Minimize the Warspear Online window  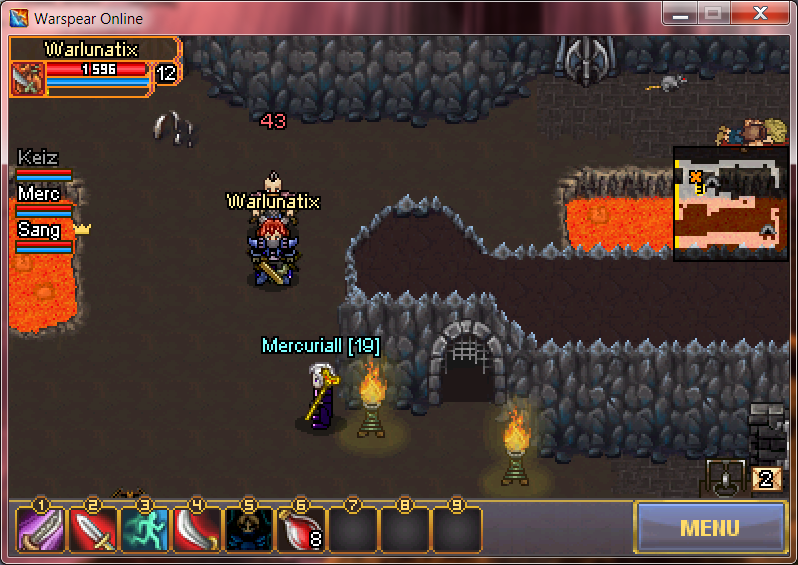[x=681, y=13]
